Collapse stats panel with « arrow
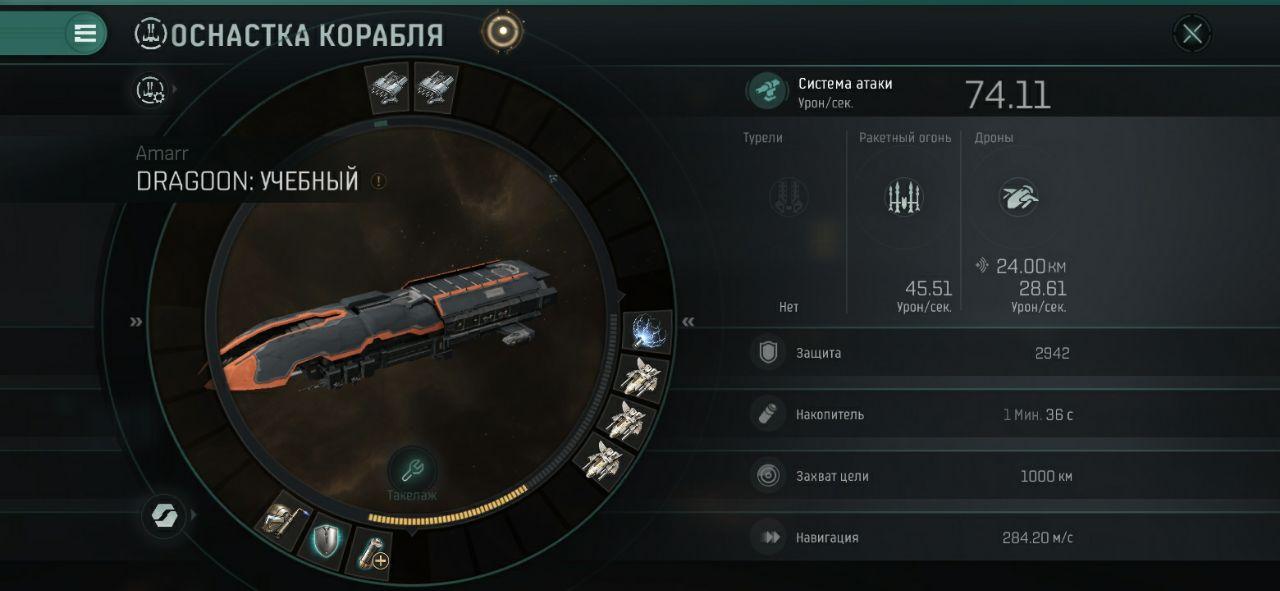The height and width of the screenshot is (591, 1280). [x=688, y=322]
